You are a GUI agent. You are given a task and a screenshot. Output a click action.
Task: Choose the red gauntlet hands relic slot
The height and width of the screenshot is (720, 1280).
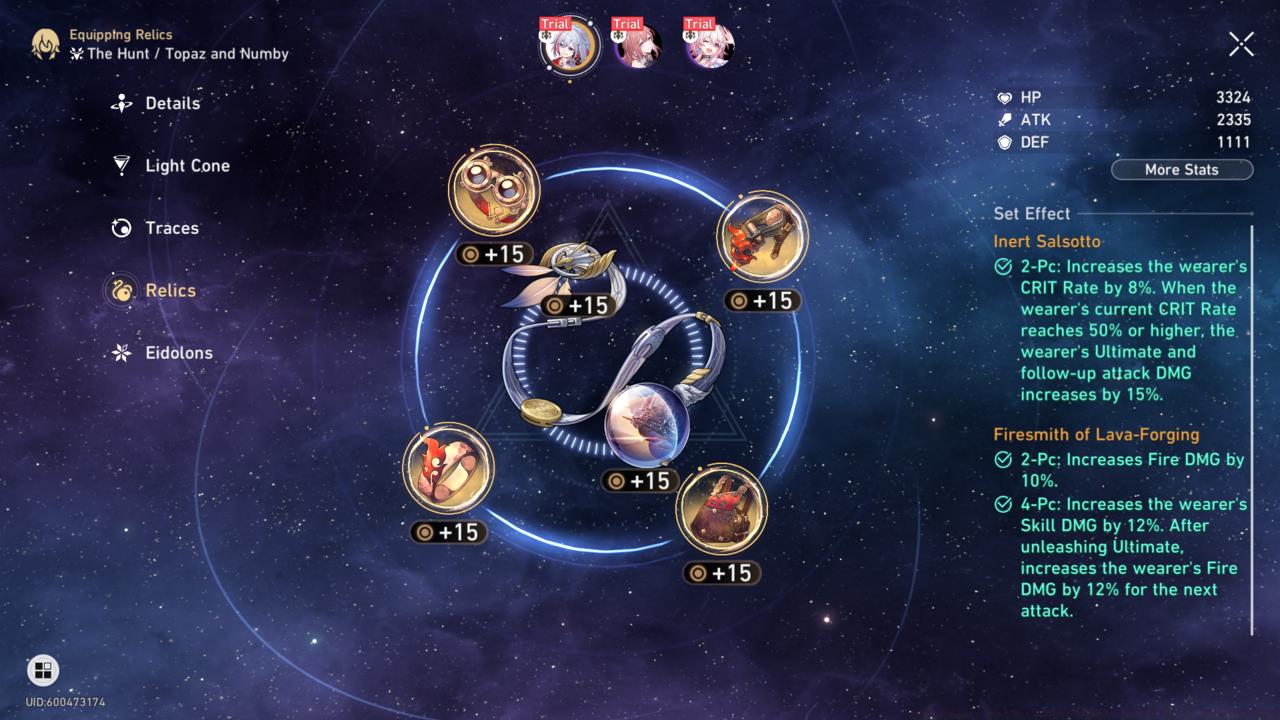tap(762, 237)
